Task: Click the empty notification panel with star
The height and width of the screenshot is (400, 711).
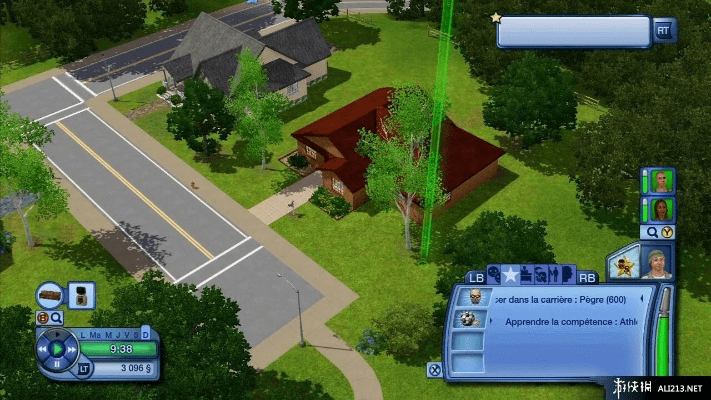Action: [574, 31]
